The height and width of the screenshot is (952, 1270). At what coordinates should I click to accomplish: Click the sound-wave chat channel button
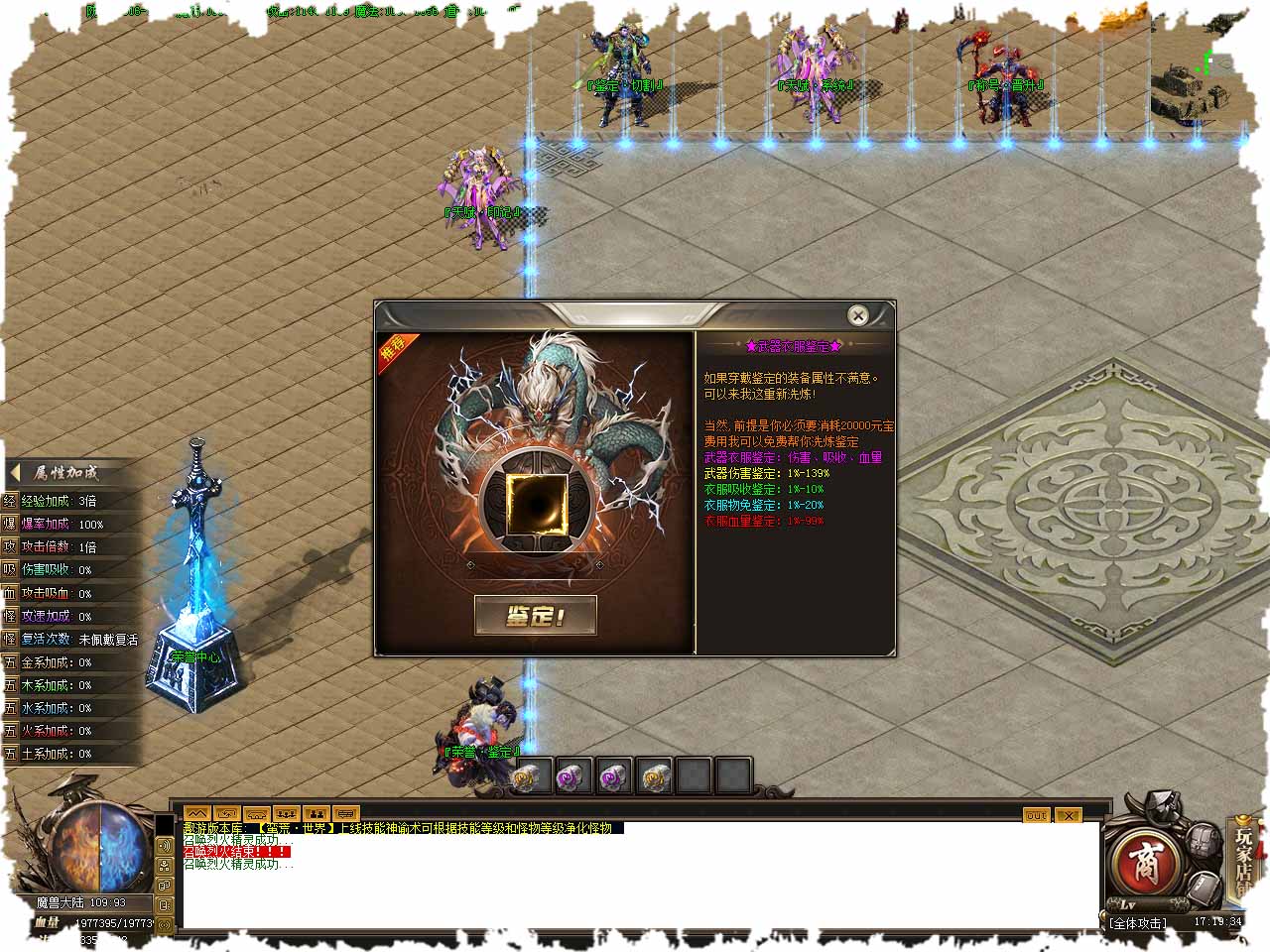(x=165, y=846)
